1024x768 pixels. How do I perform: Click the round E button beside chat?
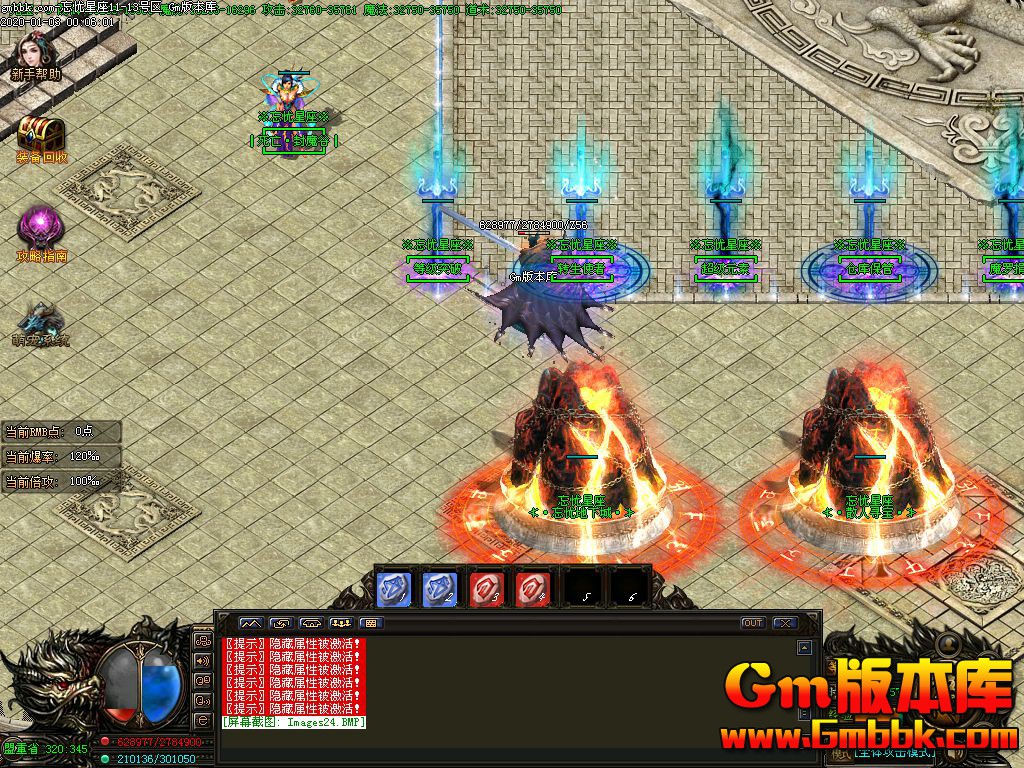click(203, 720)
